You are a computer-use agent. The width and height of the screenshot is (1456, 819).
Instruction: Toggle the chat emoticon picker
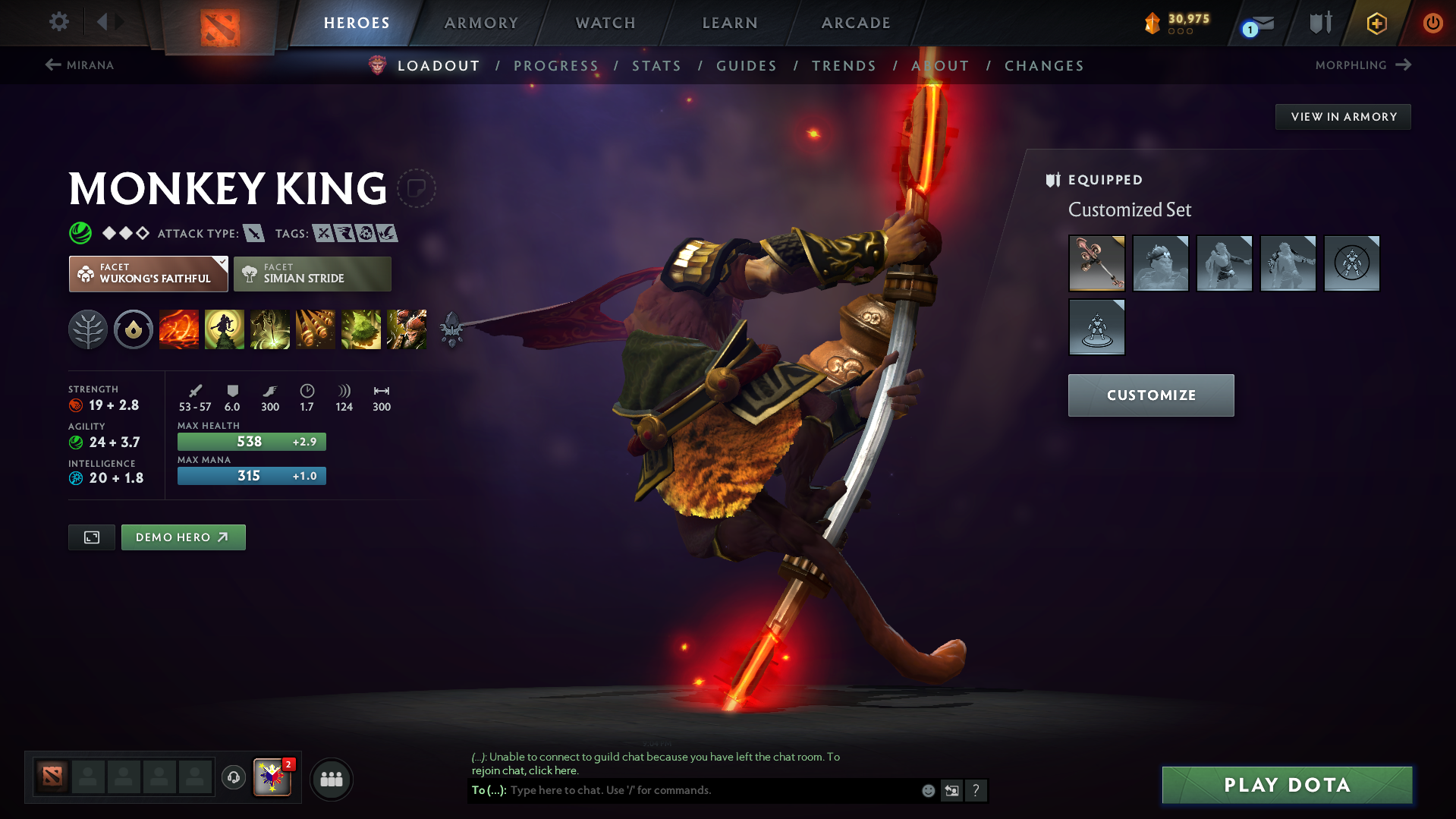(x=927, y=790)
